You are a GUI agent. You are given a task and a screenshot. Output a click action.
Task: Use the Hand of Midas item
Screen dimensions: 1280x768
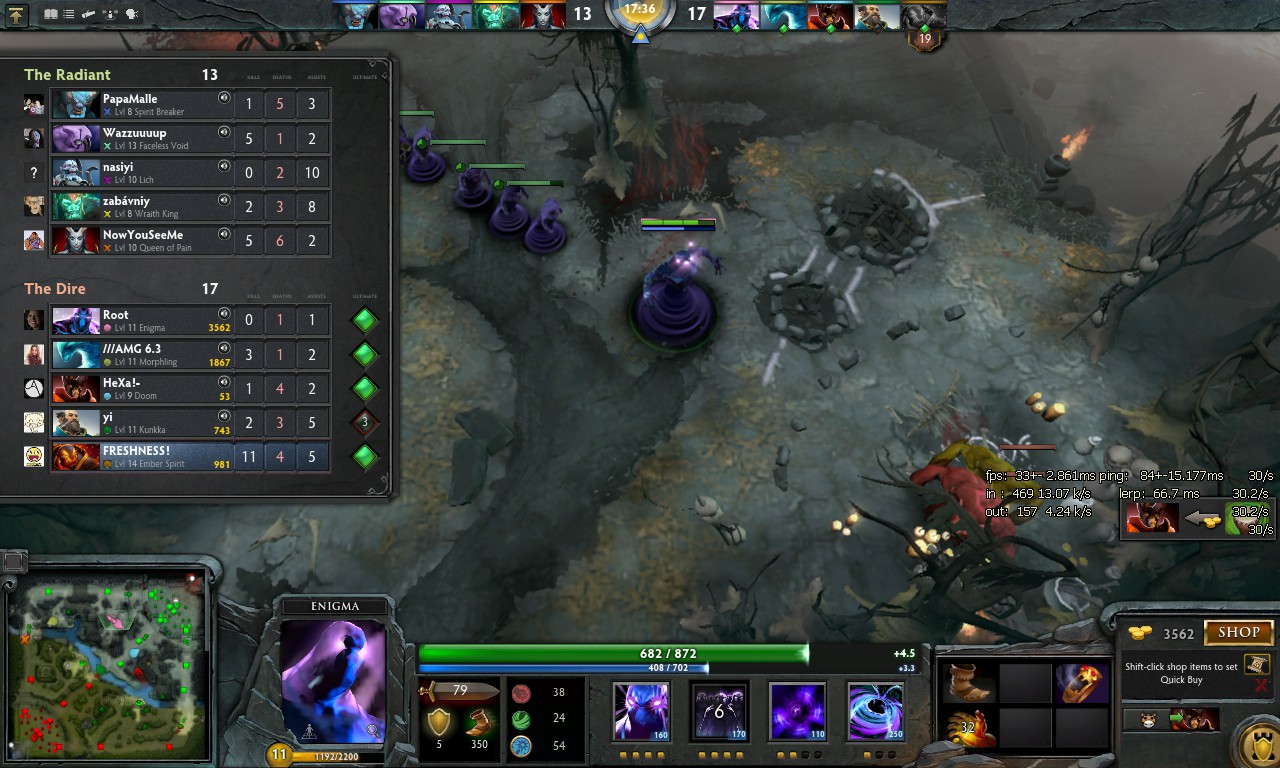pyautogui.click(x=969, y=728)
